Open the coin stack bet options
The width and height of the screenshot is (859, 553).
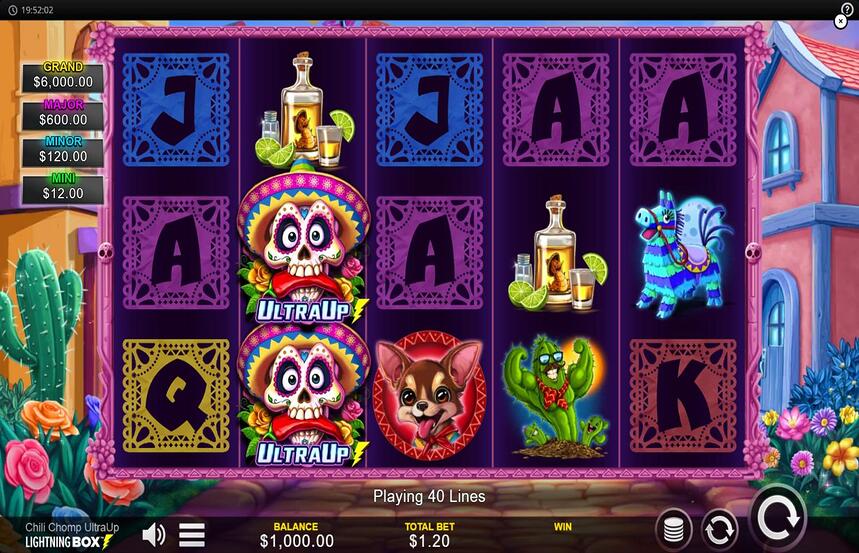pyautogui.click(x=675, y=528)
